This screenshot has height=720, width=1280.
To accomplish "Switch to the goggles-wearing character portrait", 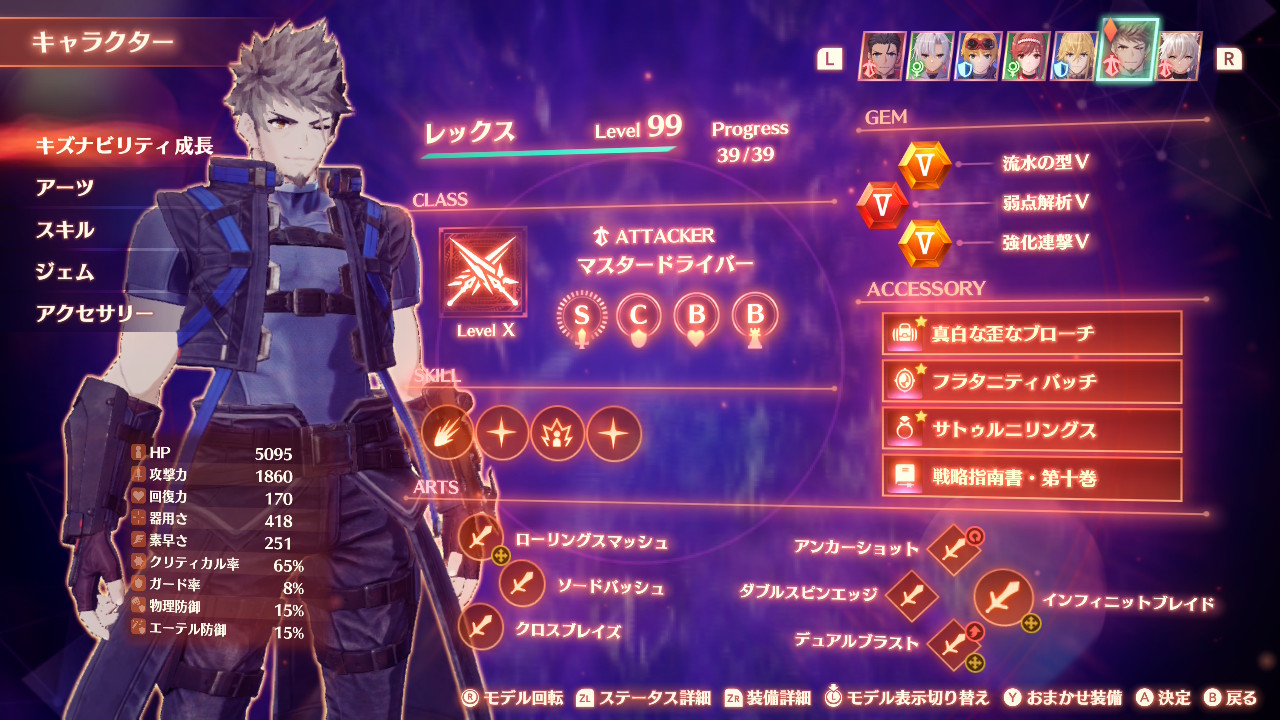I will pyautogui.click(x=978, y=56).
